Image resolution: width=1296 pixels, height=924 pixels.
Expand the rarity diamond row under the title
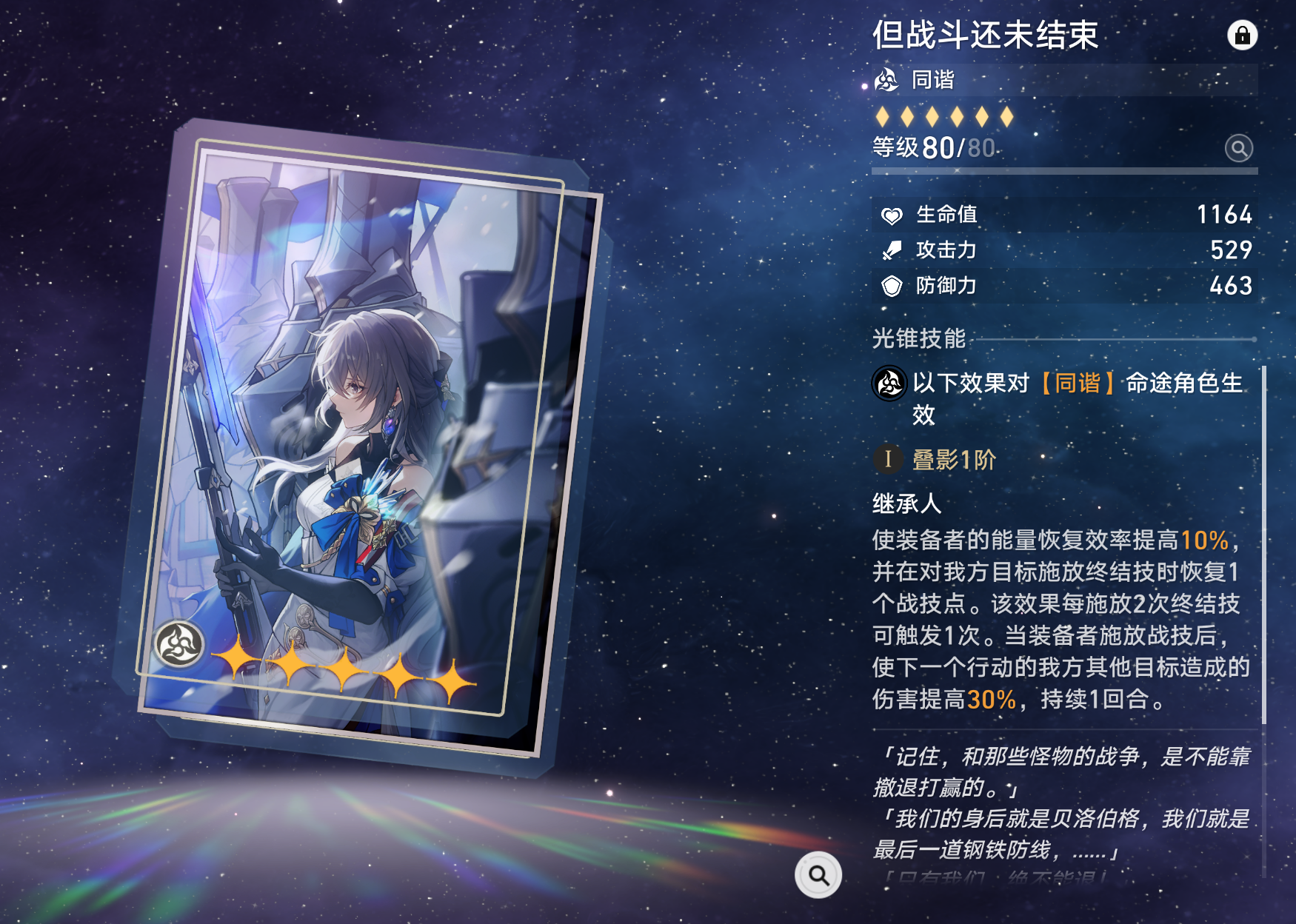click(944, 117)
